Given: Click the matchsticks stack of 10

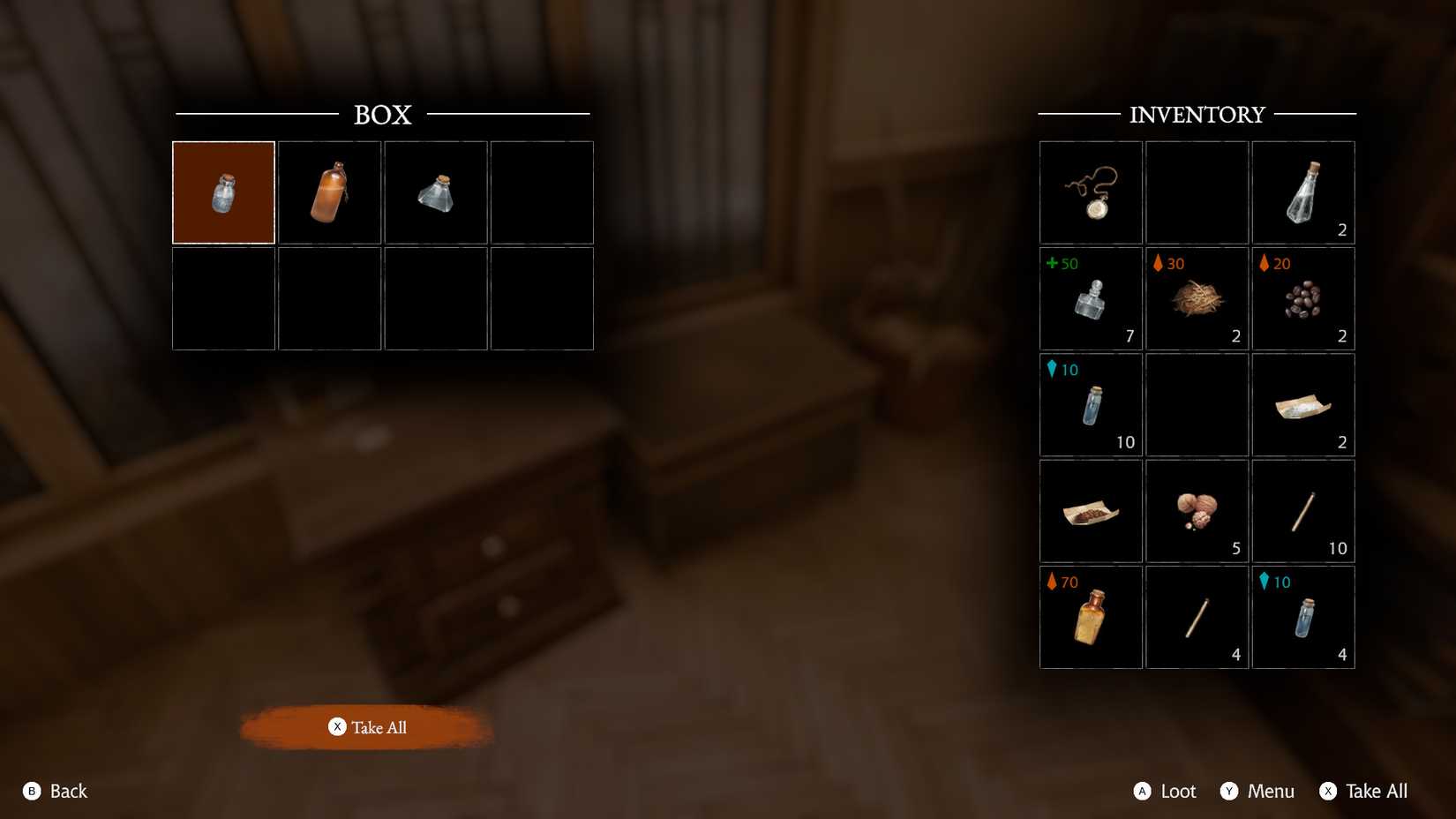Looking at the screenshot, I should (1302, 510).
